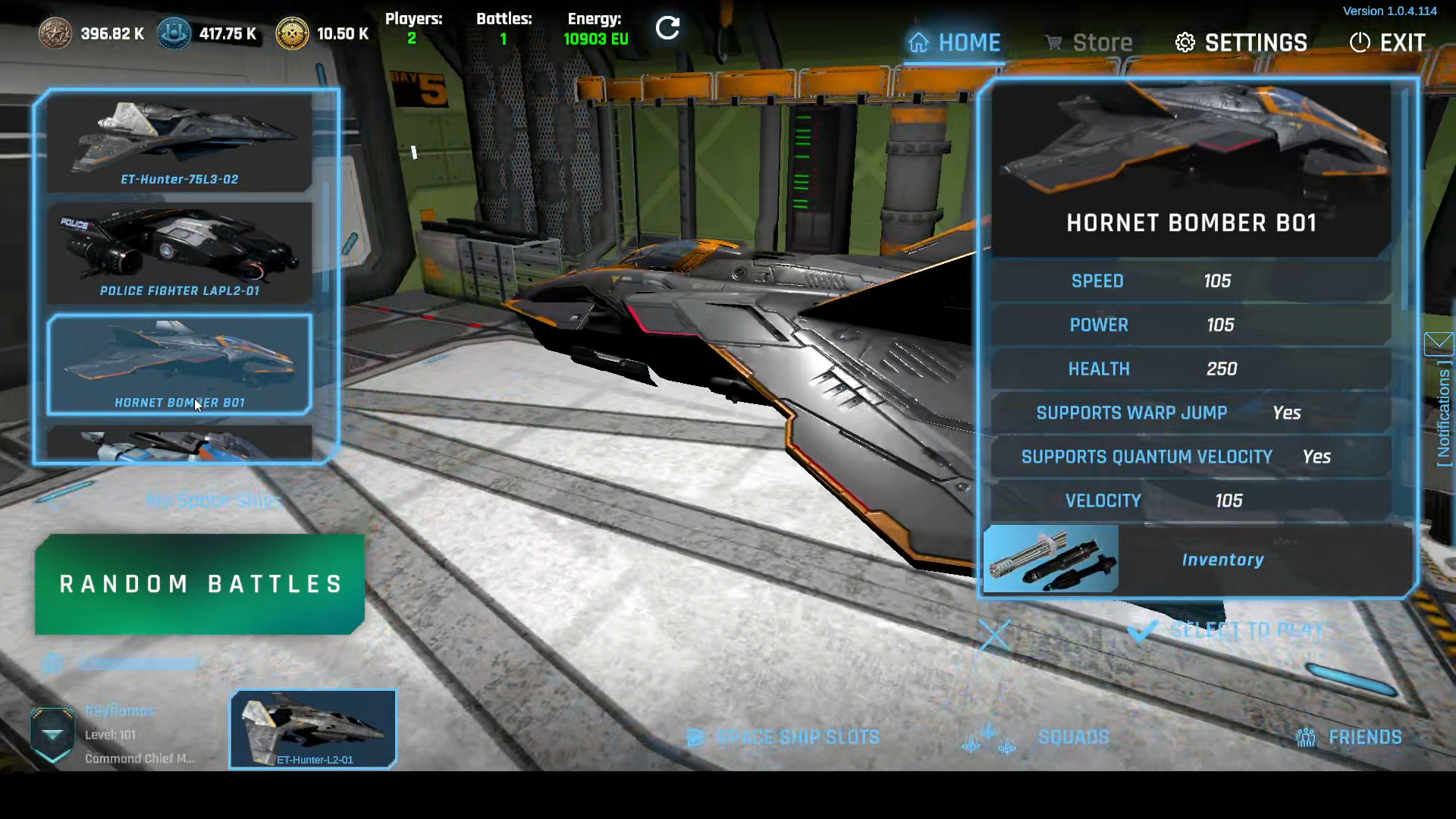Start Random Battles
Screen dimensions: 1456x819
click(x=199, y=584)
